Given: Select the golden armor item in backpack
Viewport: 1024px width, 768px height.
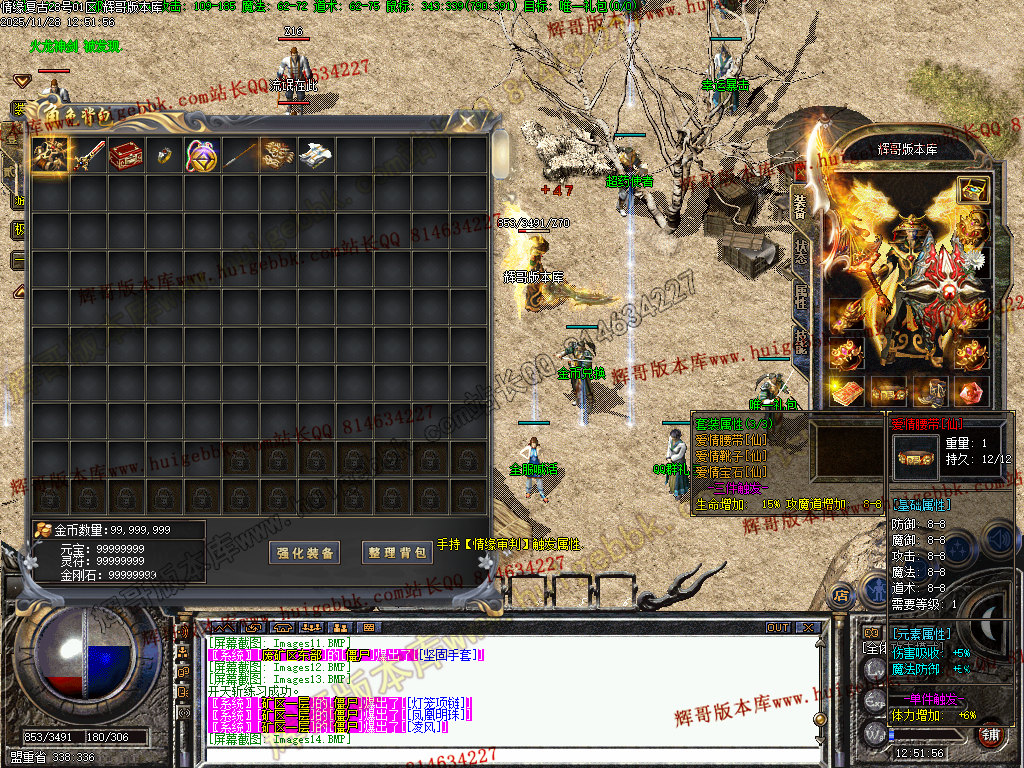Looking at the screenshot, I should (49, 155).
